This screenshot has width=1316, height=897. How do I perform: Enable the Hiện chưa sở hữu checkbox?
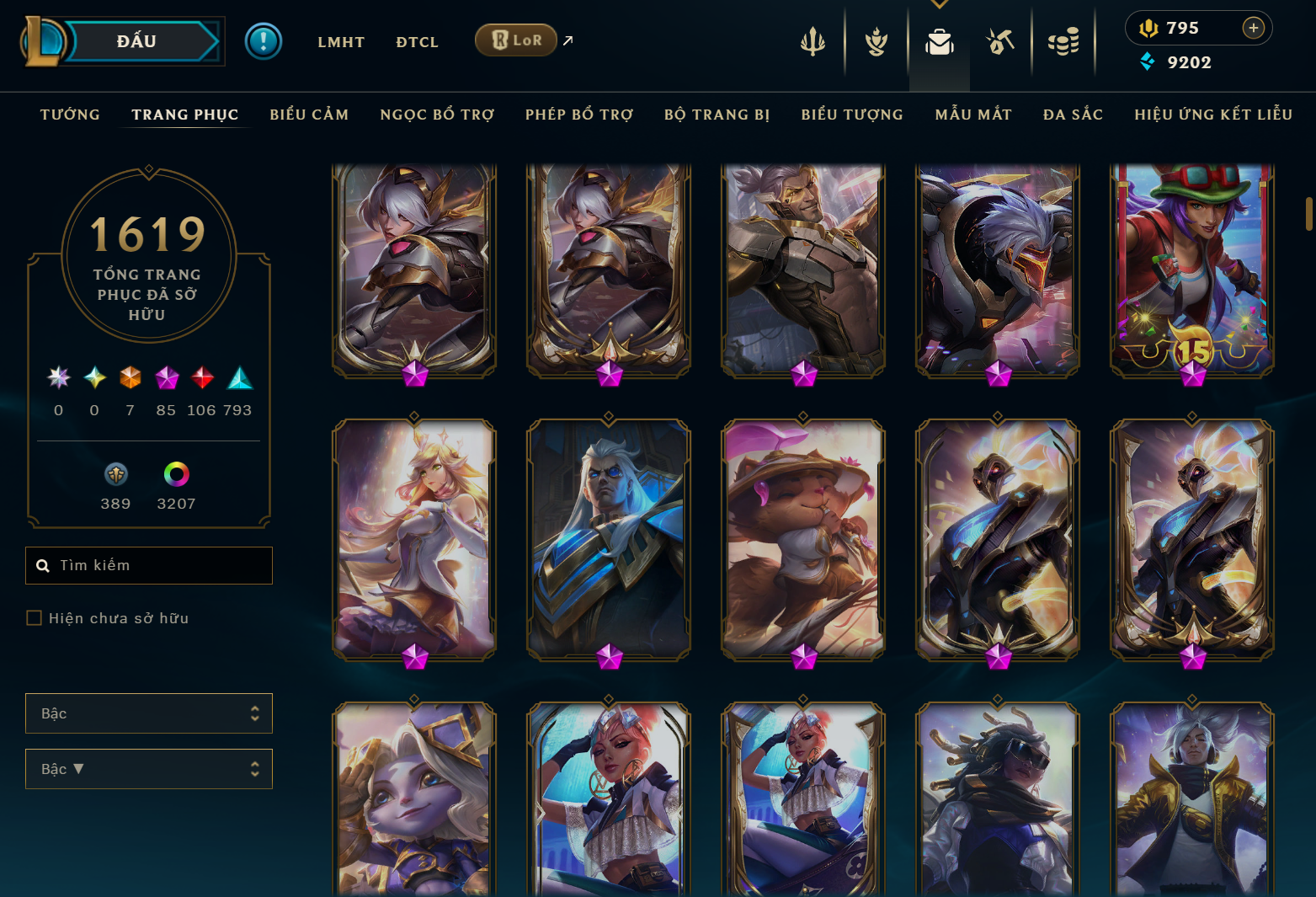pyautogui.click(x=34, y=617)
